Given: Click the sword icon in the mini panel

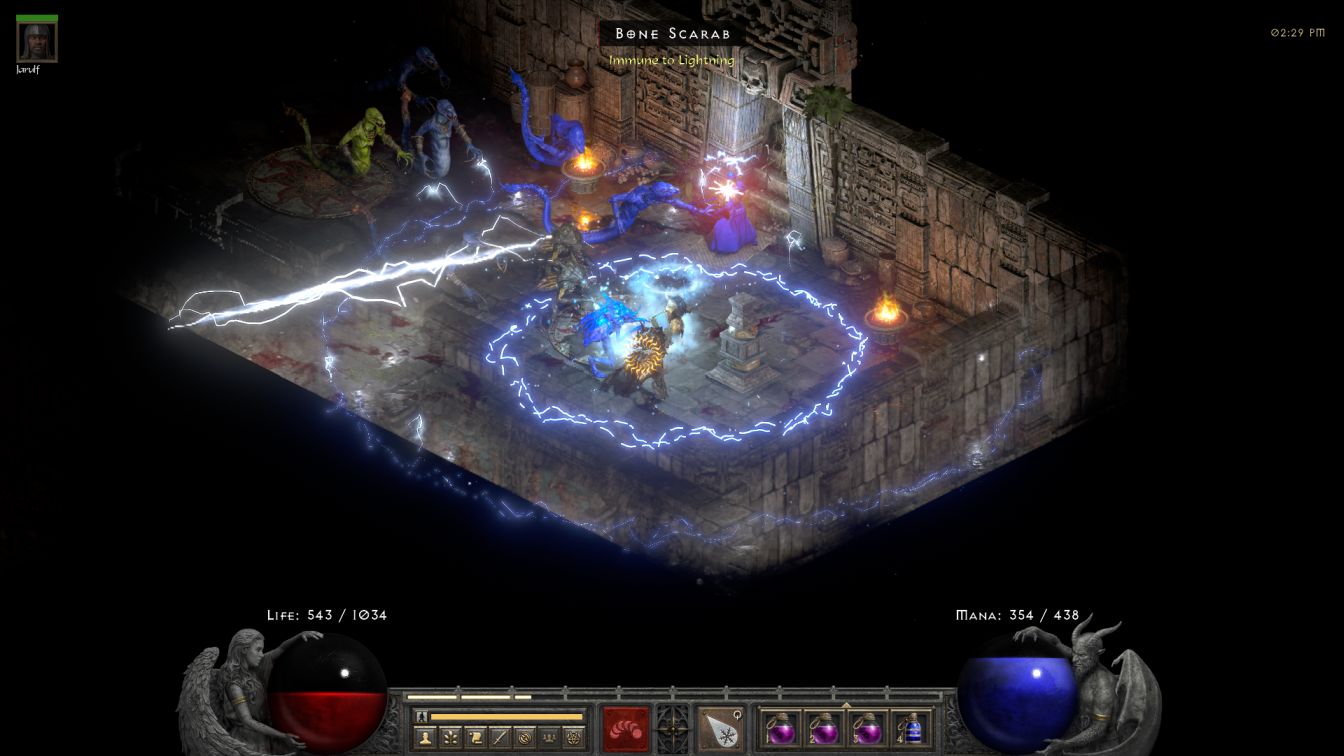Looking at the screenshot, I should (499, 738).
